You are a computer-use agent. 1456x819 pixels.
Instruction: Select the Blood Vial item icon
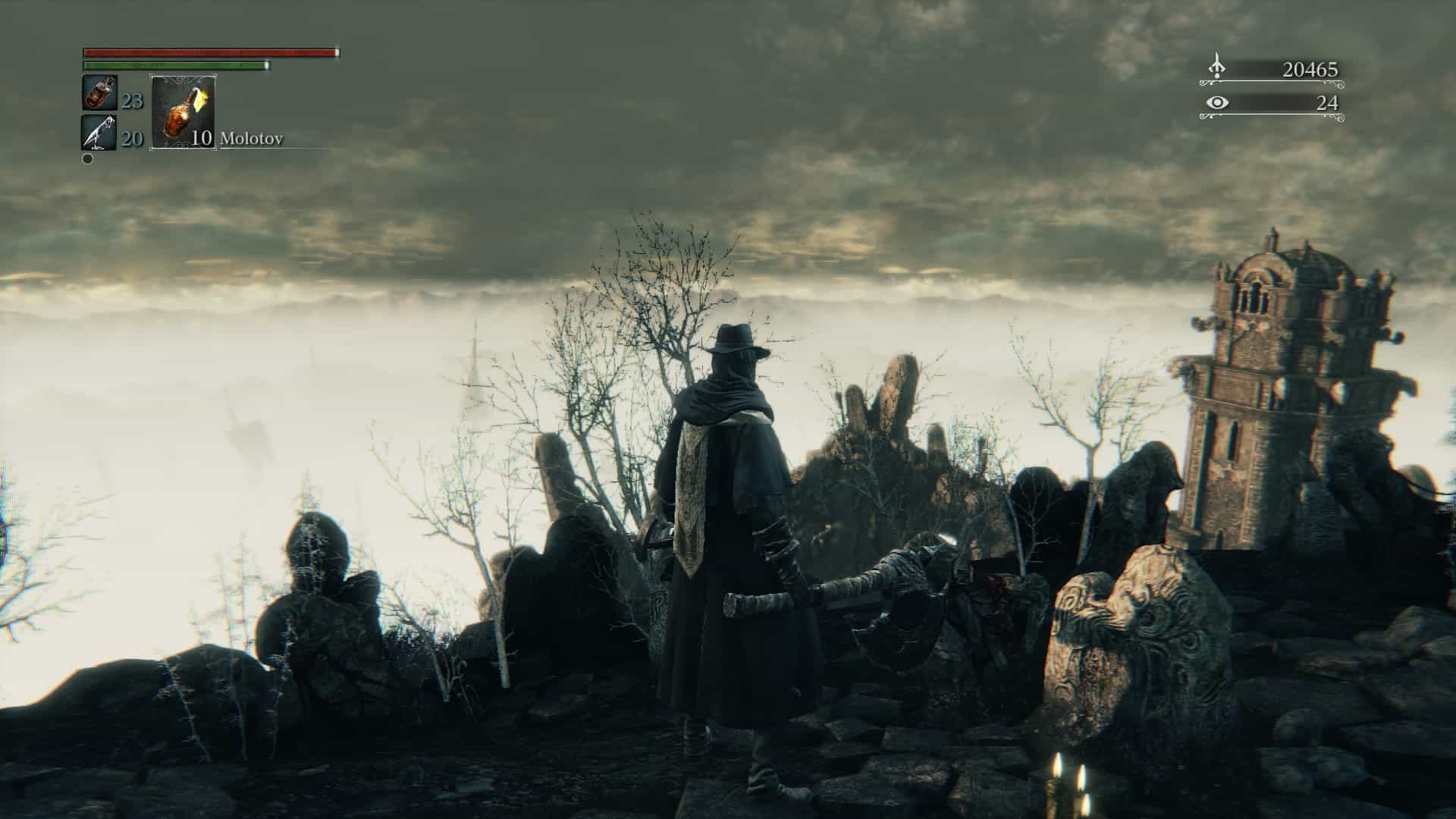(99, 93)
